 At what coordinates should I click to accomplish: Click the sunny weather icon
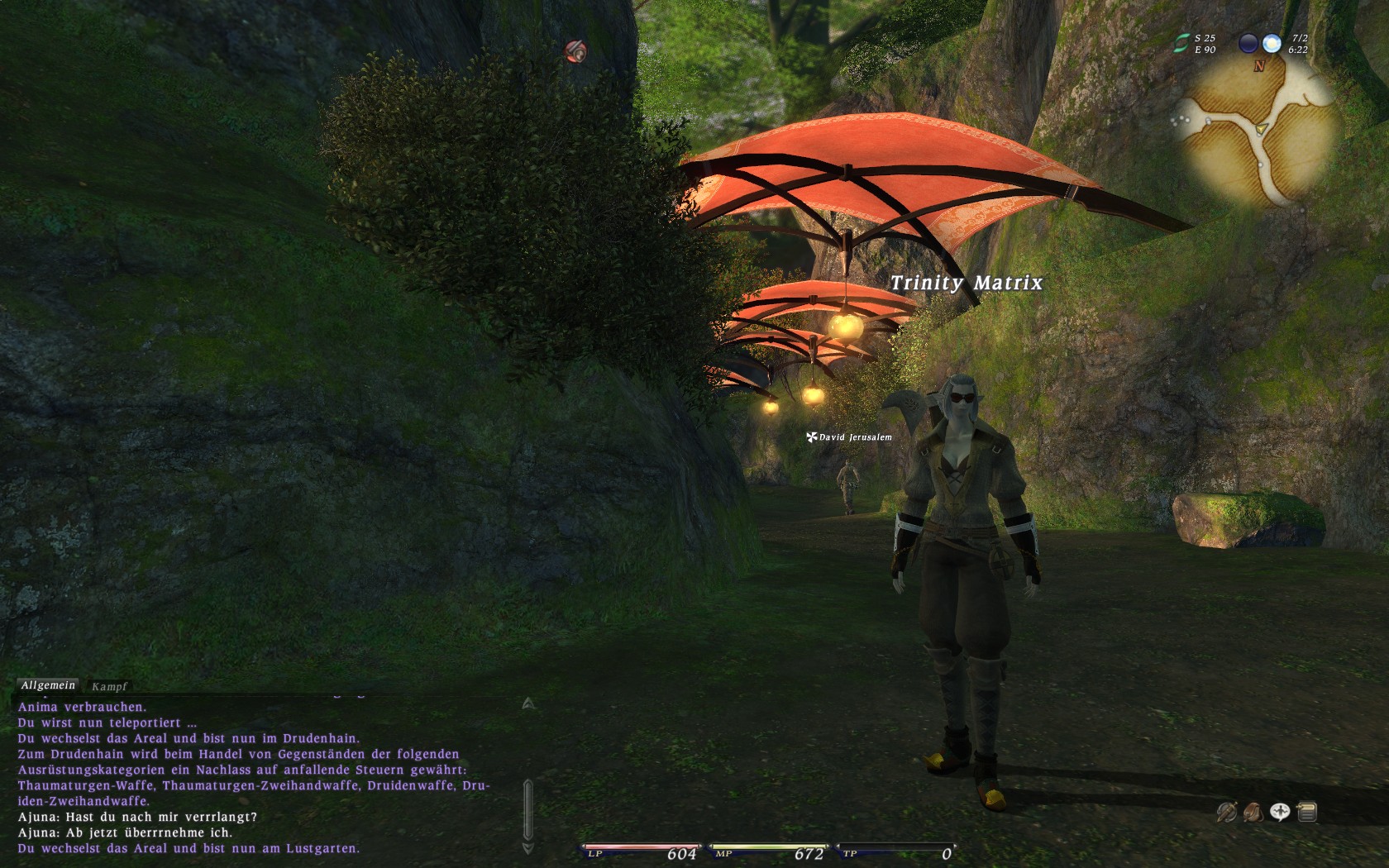[1272, 43]
